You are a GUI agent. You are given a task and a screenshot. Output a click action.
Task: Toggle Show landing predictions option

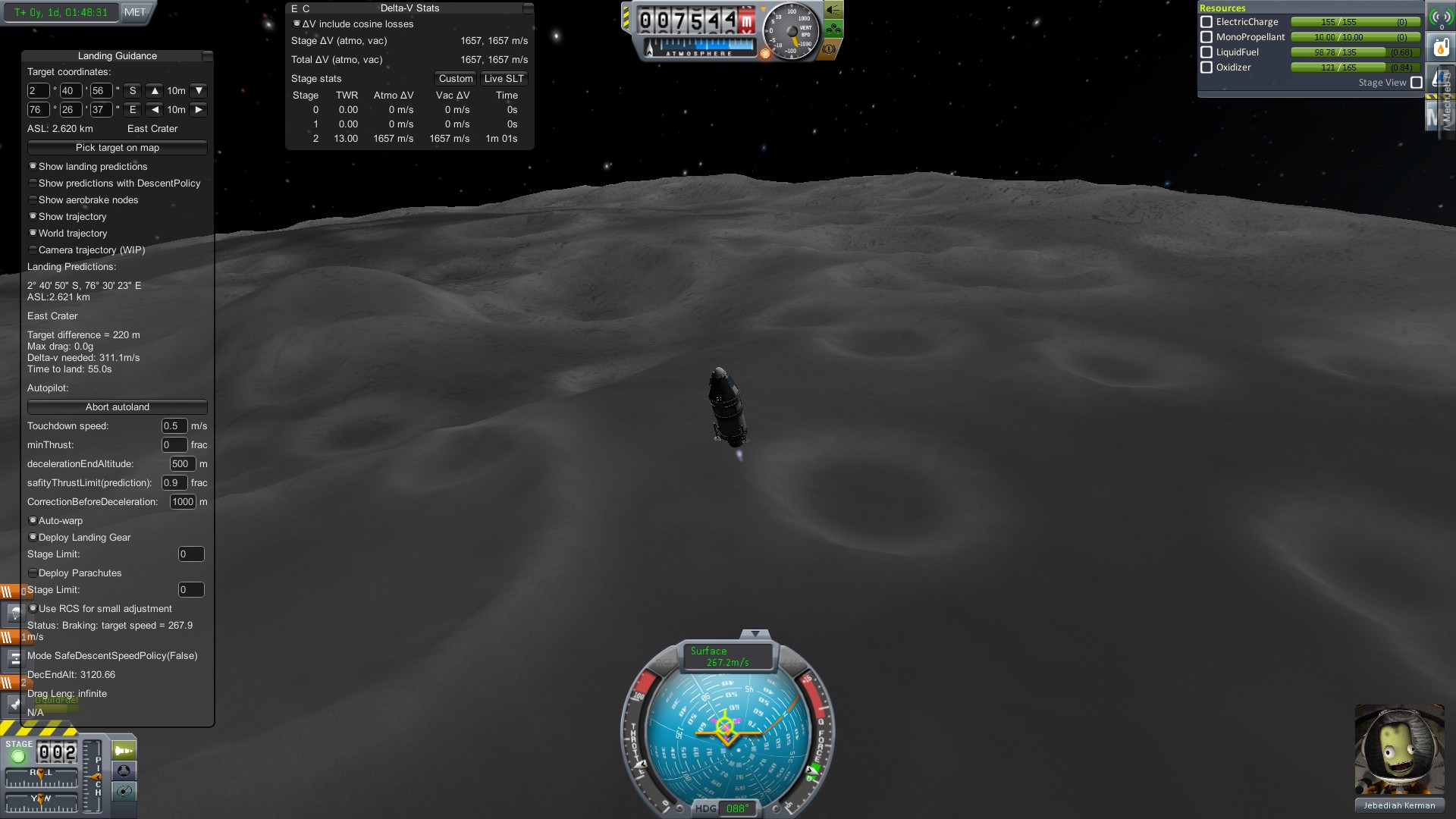click(33, 167)
